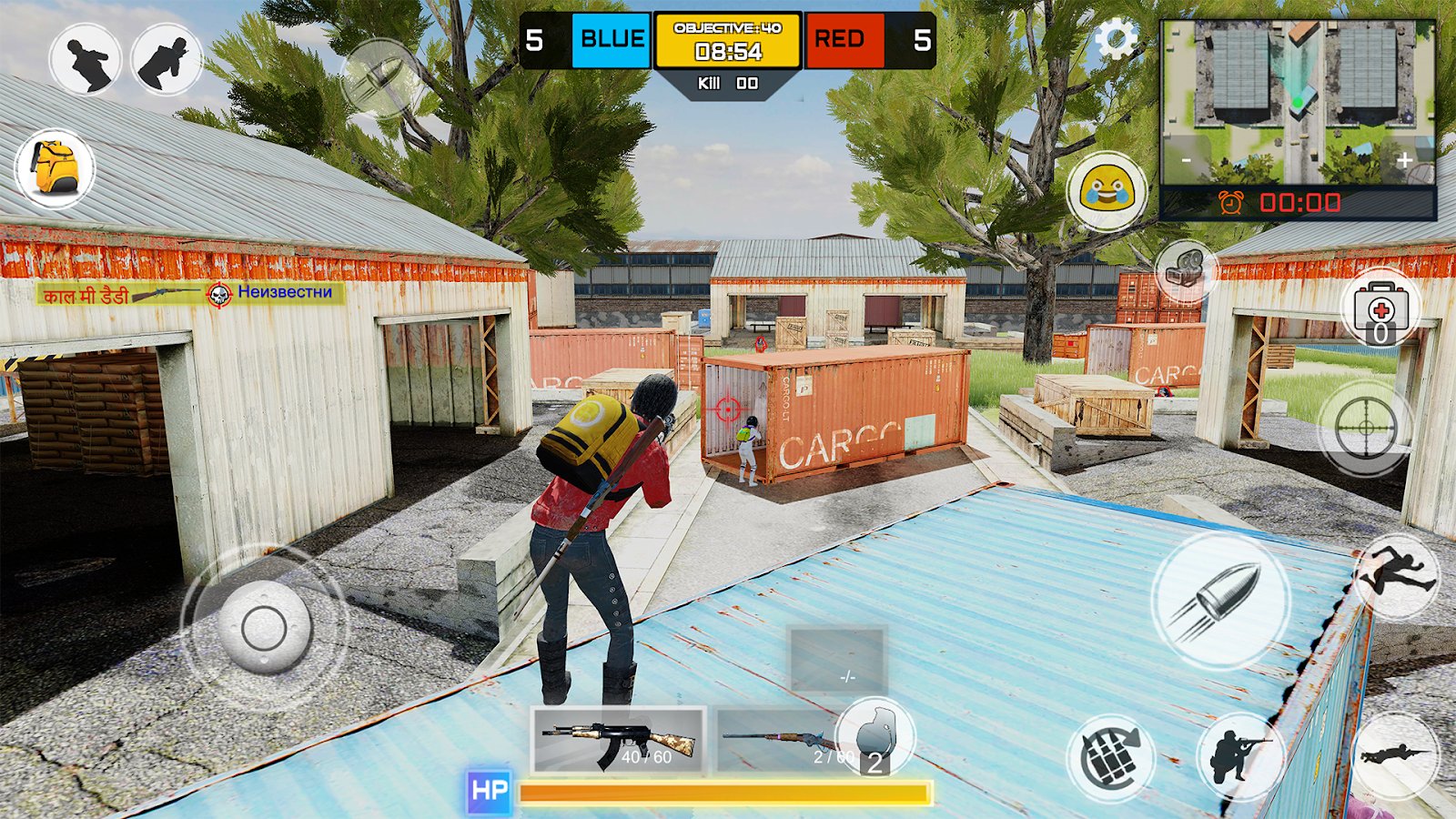
Task: Open the minimap view
Action: coord(1298,102)
